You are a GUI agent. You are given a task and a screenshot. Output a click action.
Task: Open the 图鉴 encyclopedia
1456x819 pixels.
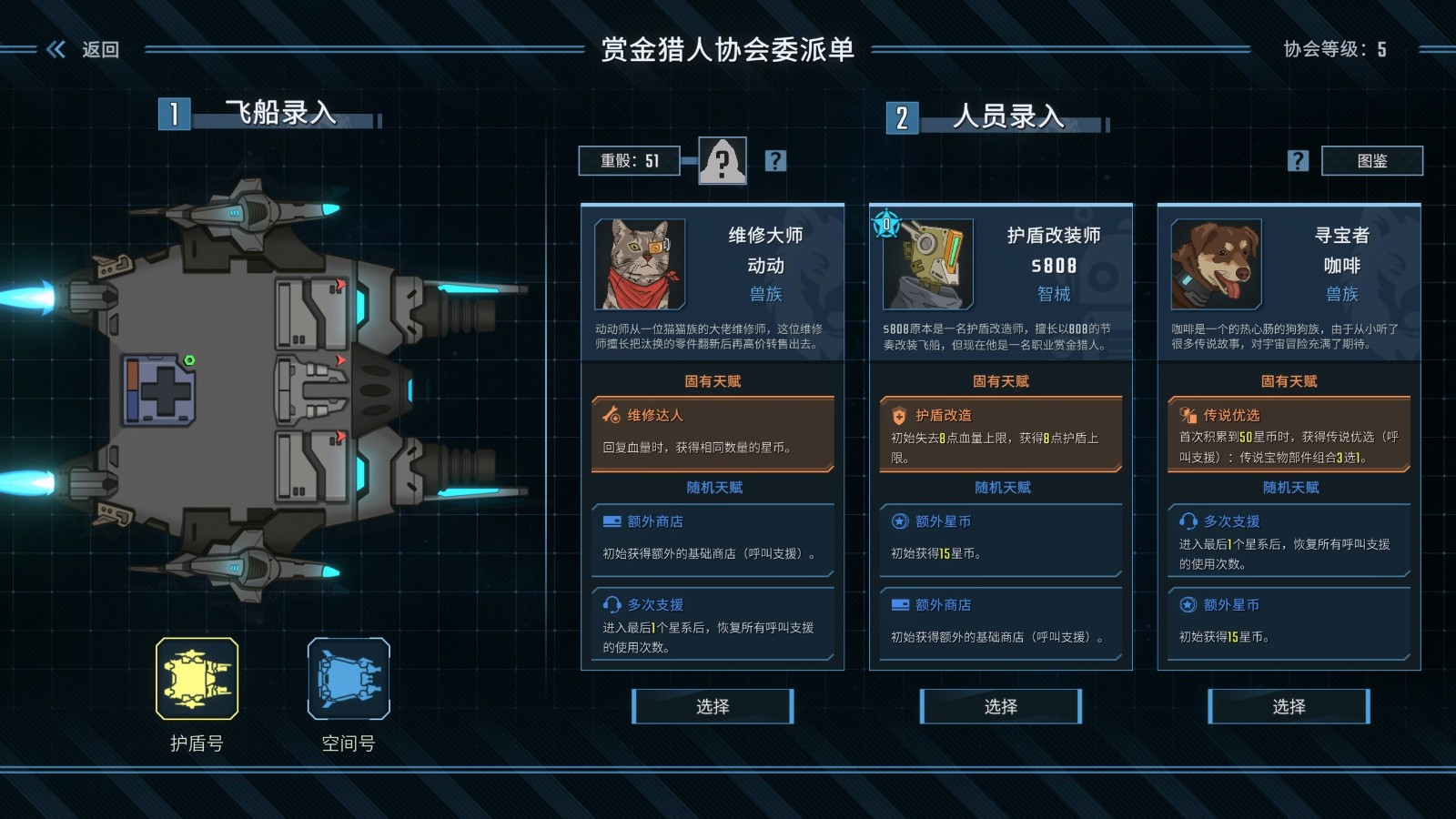coord(1371,161)
